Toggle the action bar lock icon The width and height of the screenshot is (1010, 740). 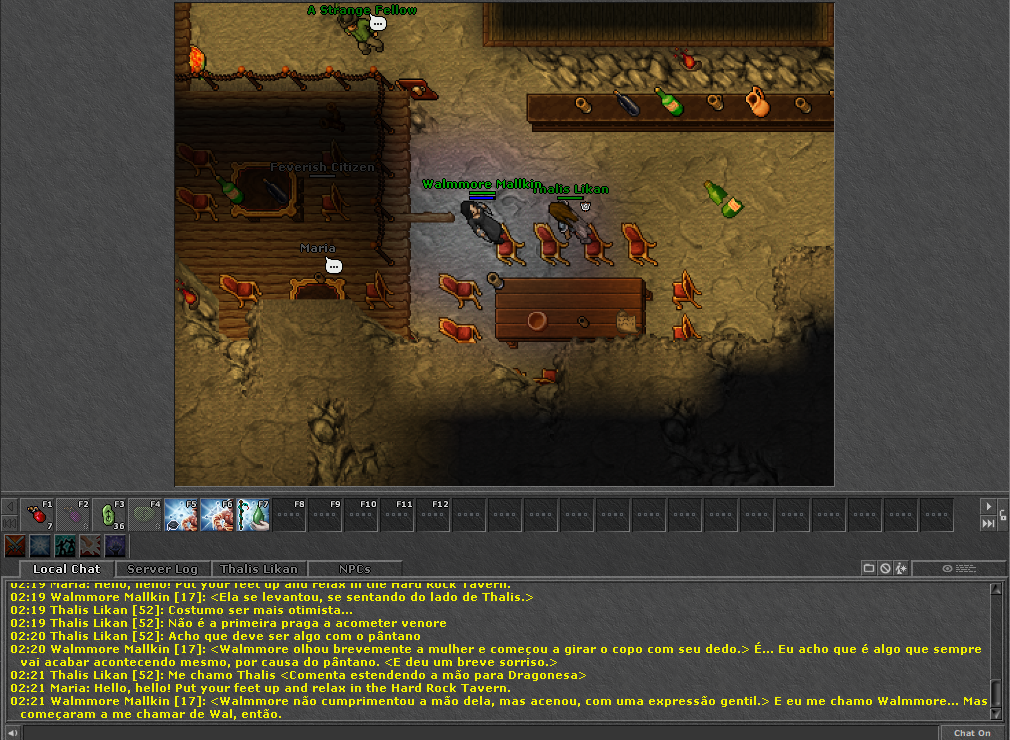[x=1003, y=515]
